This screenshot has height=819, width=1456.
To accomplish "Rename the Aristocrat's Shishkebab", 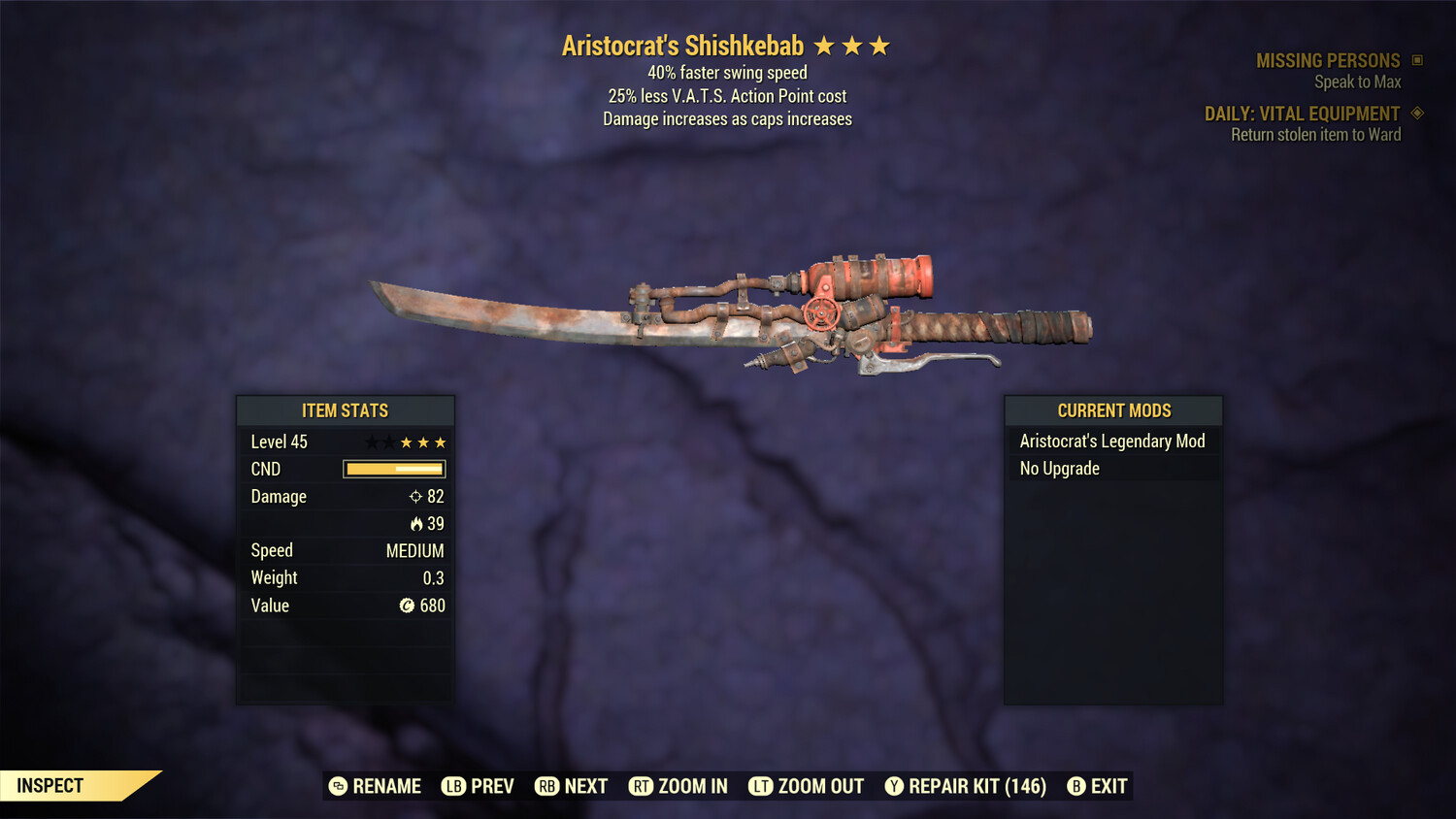I will (376, 786).
